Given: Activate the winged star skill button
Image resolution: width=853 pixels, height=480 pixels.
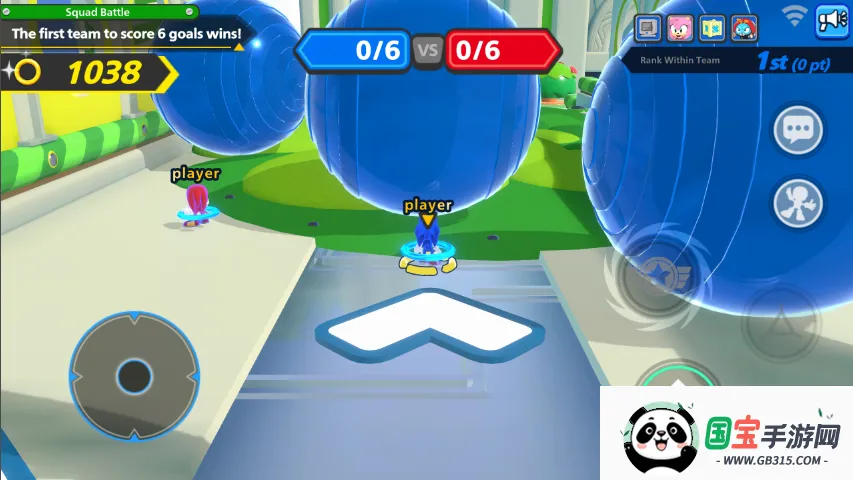Looking at the screenshot, I should 657,274.
